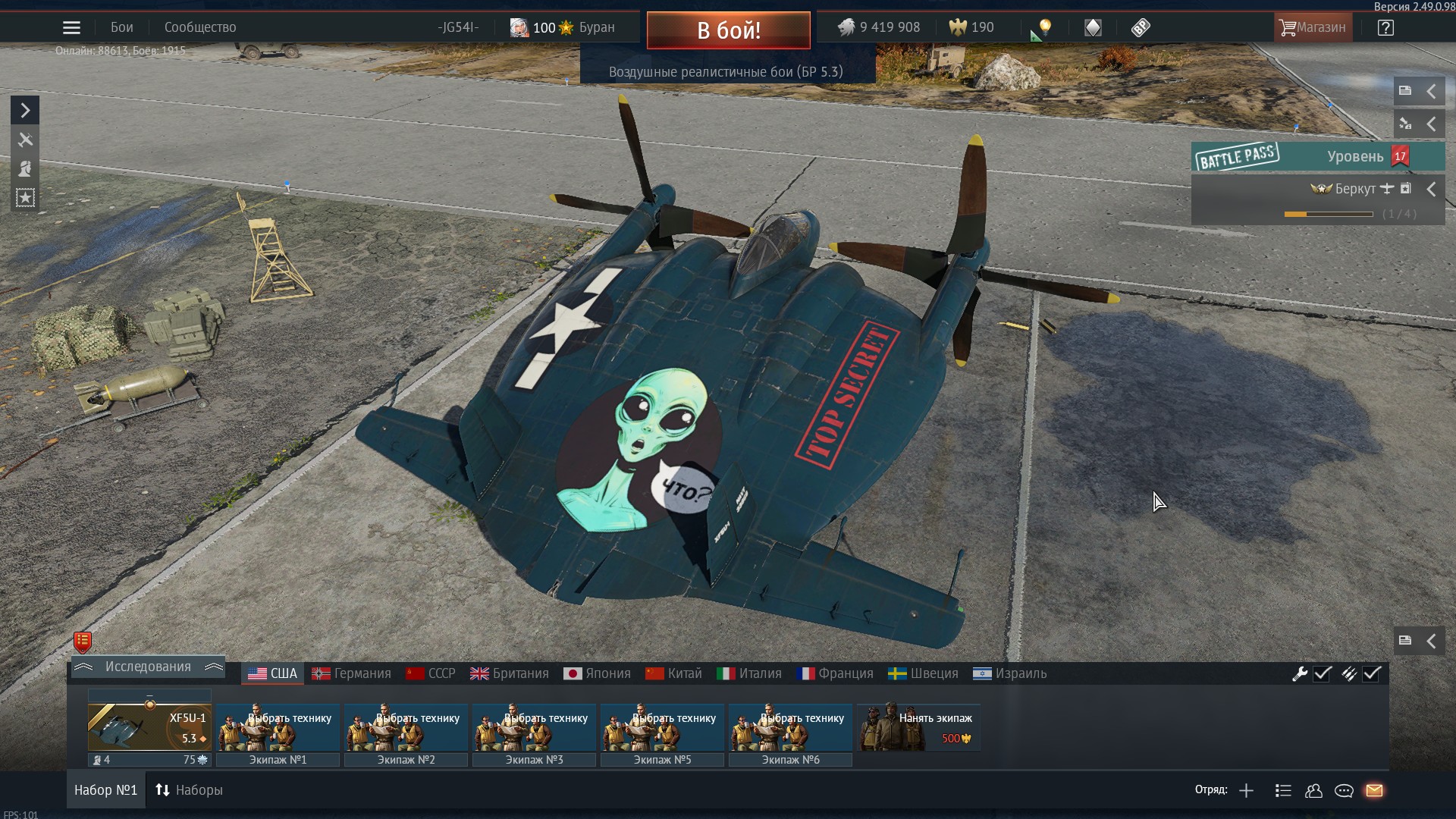Select the Япония nation tab
The width and height of the screenshot is (1456, 819).
(598, 673)
